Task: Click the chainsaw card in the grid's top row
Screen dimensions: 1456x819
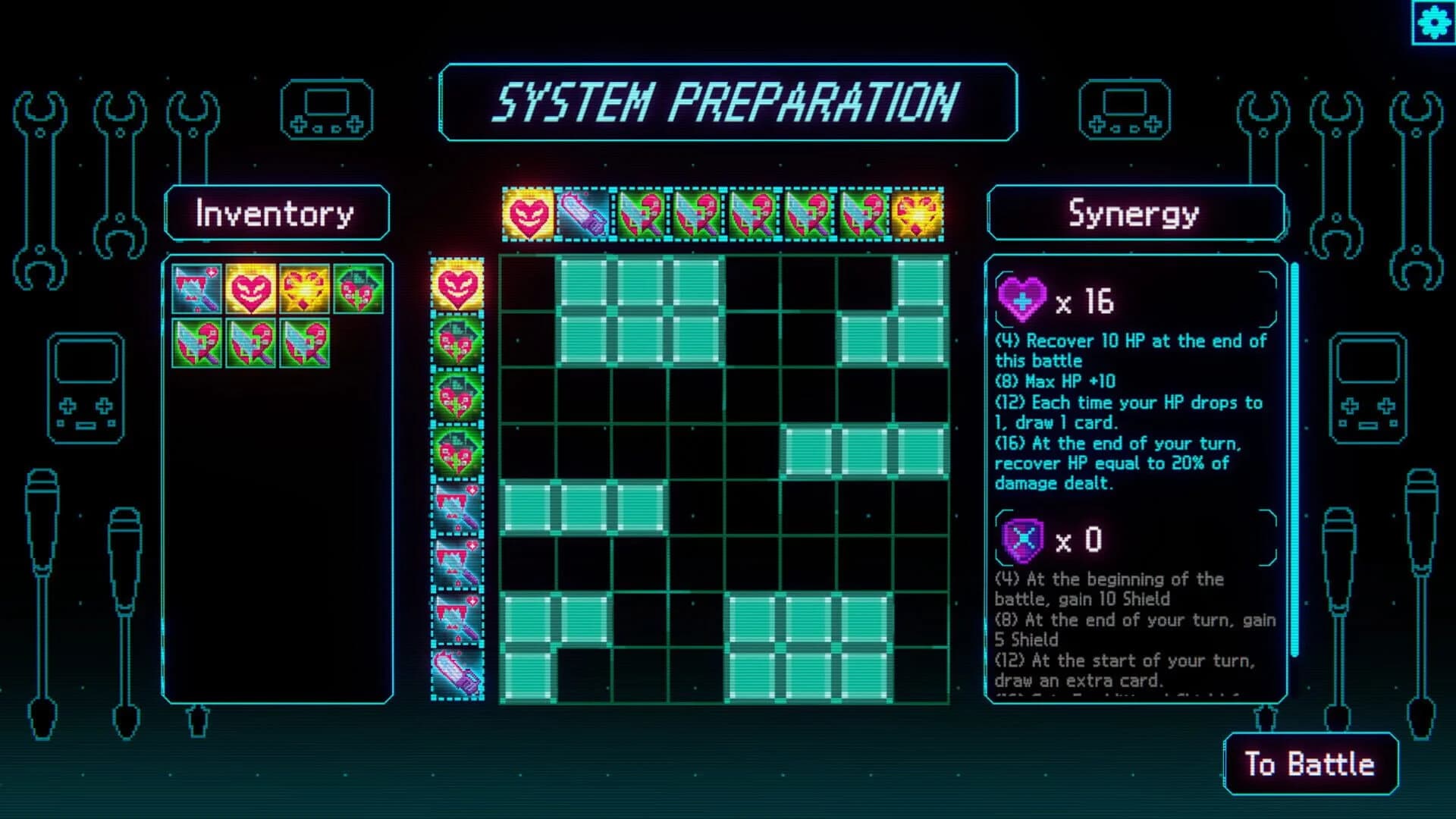Action: click(x=579, y=213)
